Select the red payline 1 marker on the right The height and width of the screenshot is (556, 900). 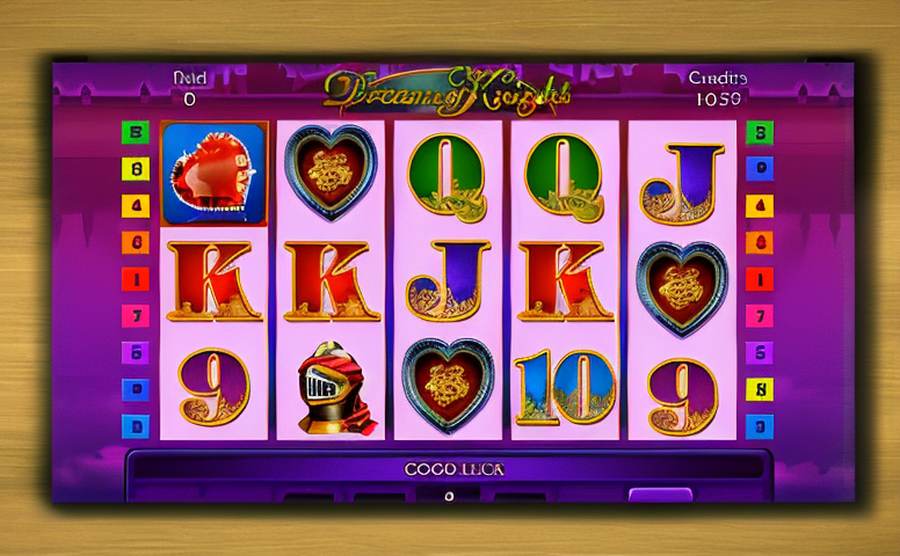click(760, 278)
